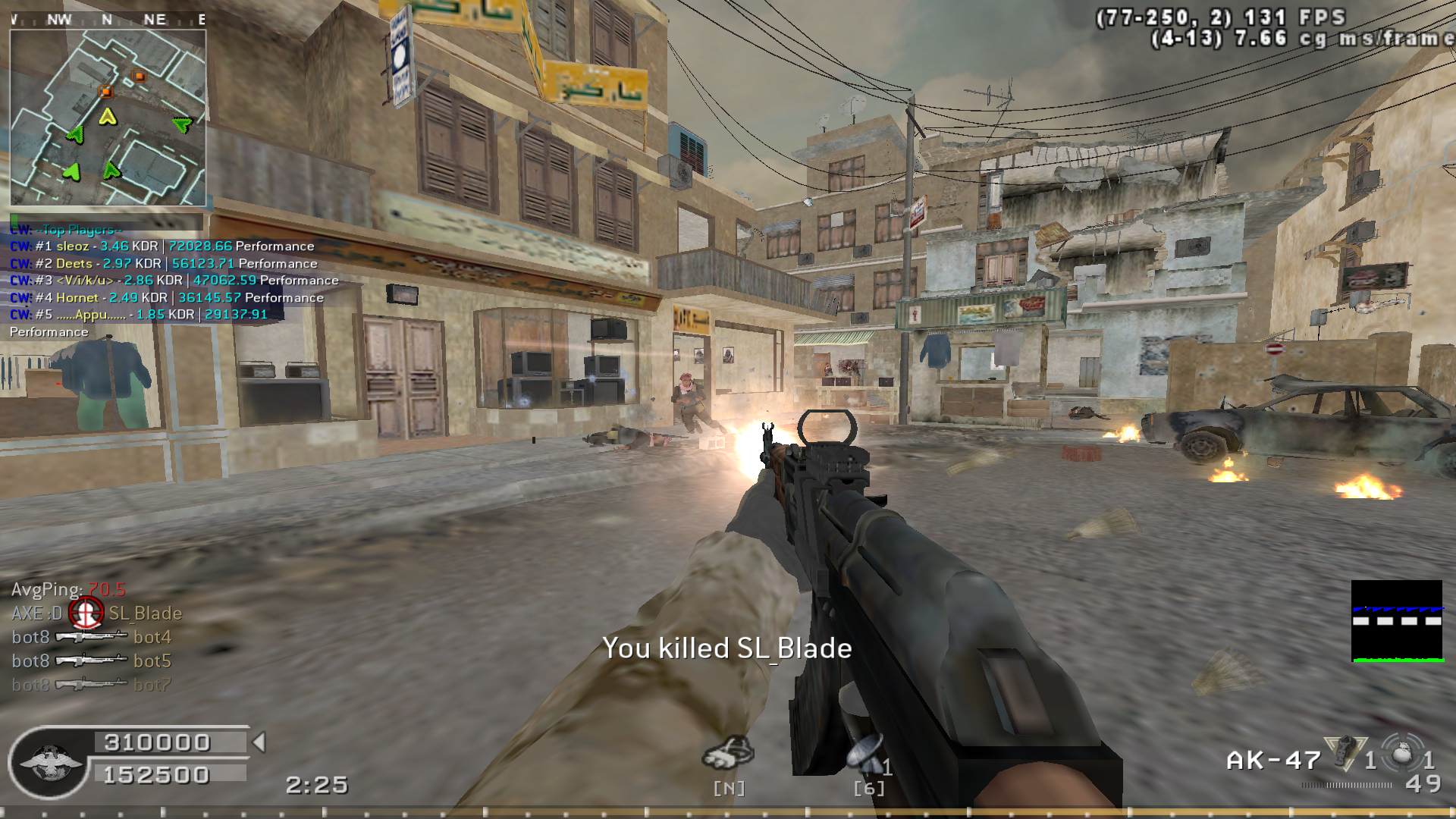Click the lagometer network graph
1456x819 pixels.
[x=1397, y=621]
